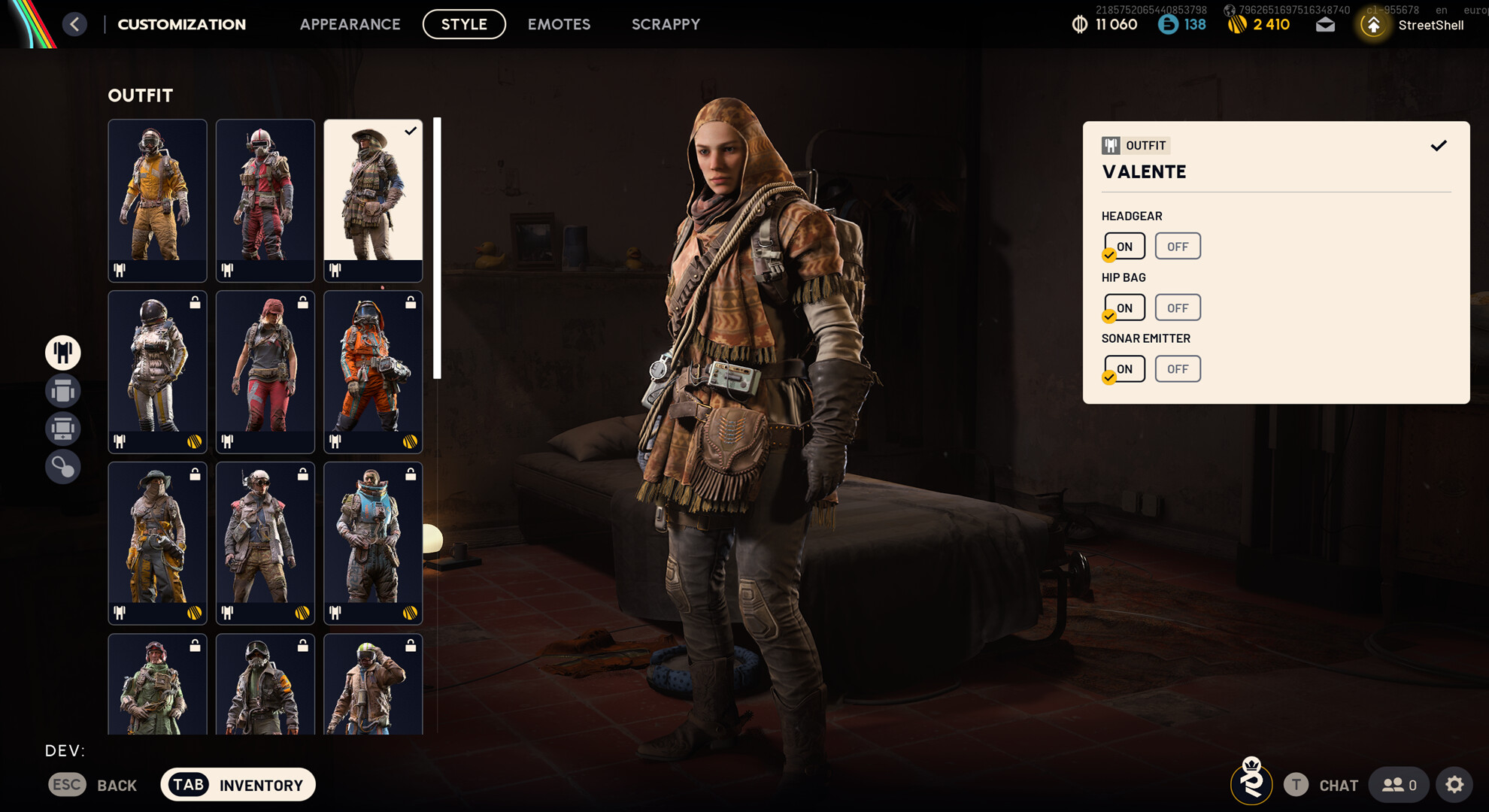Open the Emotes tab
1489x812 pixels.
coord(559,24)
